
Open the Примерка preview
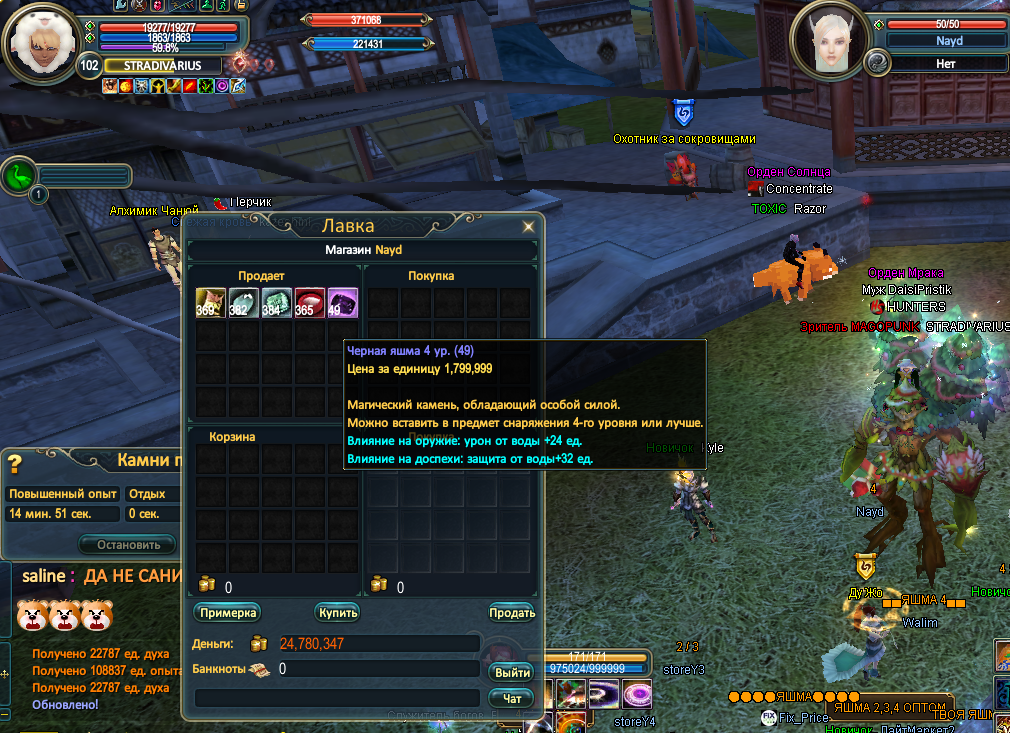[228, 612]
